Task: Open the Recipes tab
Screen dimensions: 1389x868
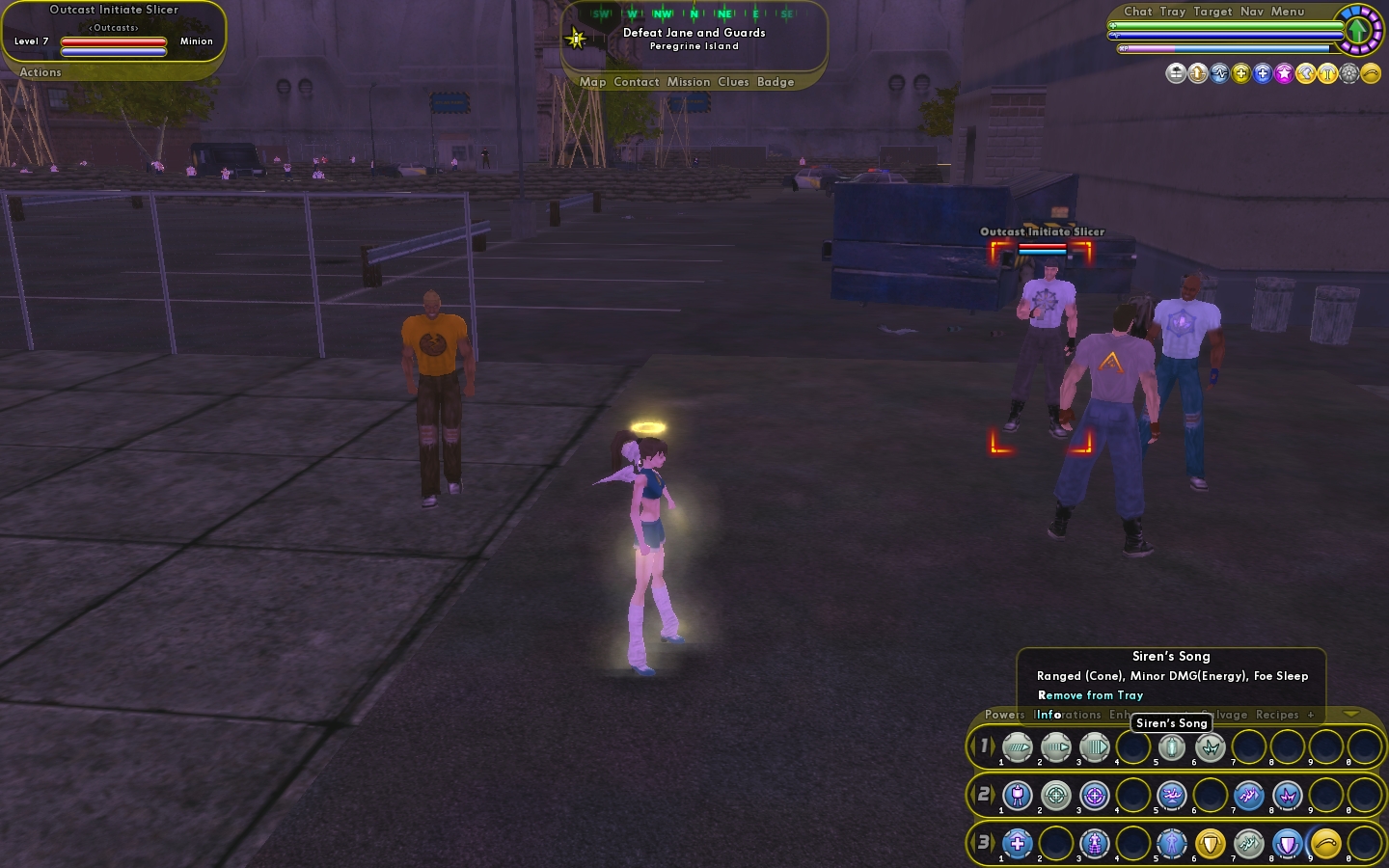Action: pos(1277,715)
